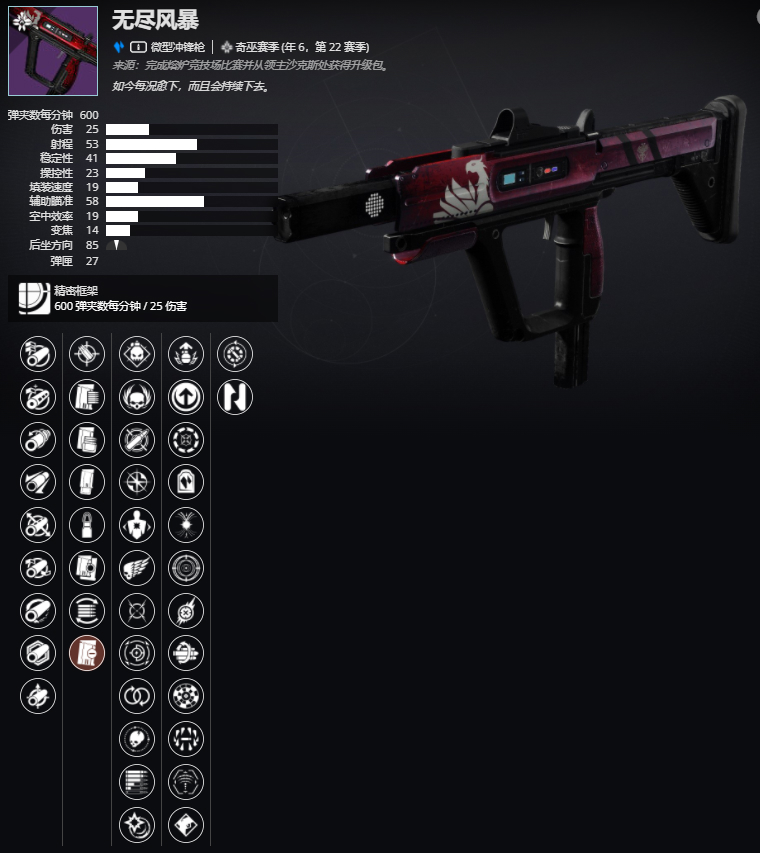Pick the crossed-out bullet perk
760x853 pixels.
pos(137,439)
